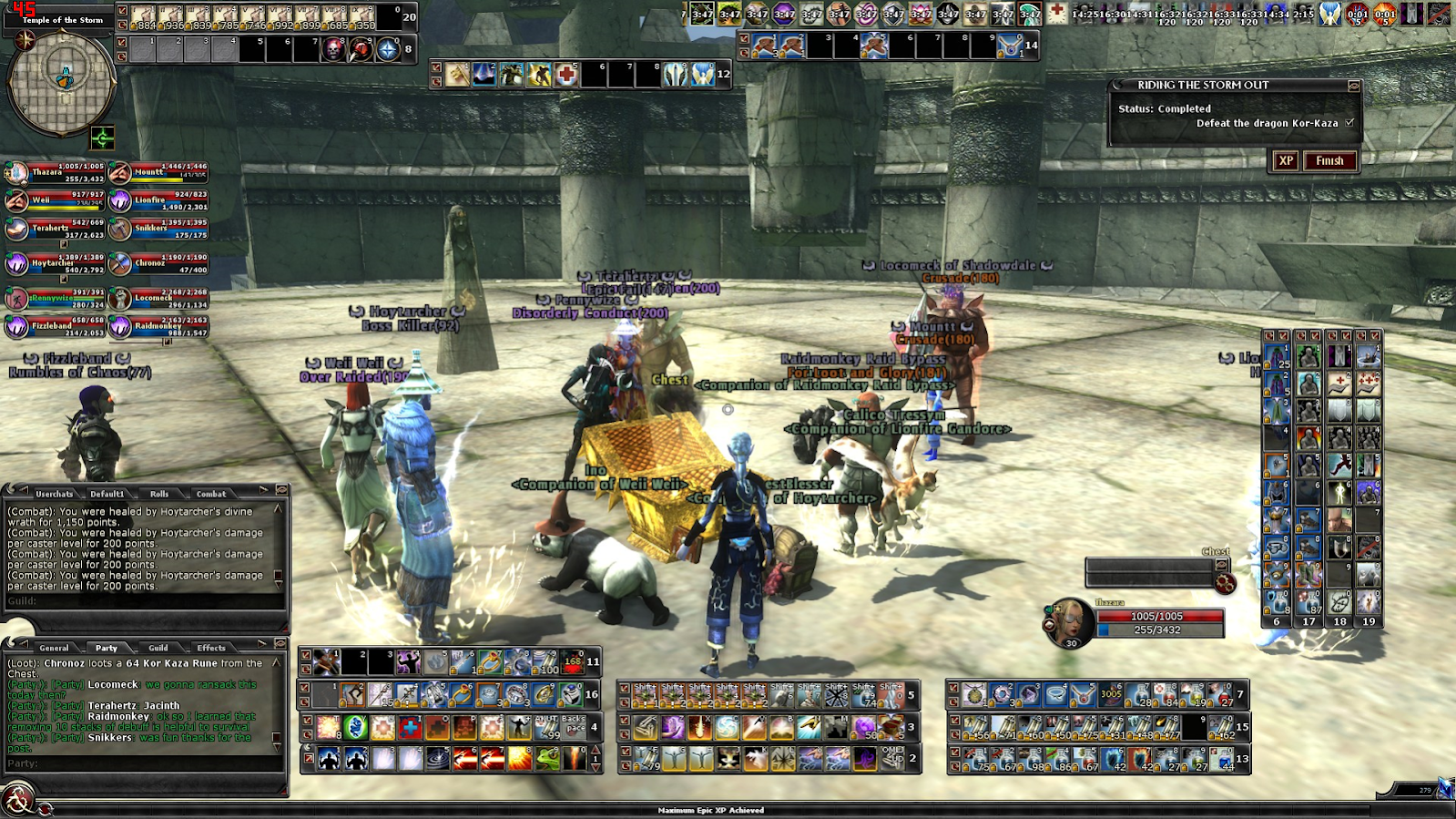Click the Finish quest button

tap(1329, 161)
